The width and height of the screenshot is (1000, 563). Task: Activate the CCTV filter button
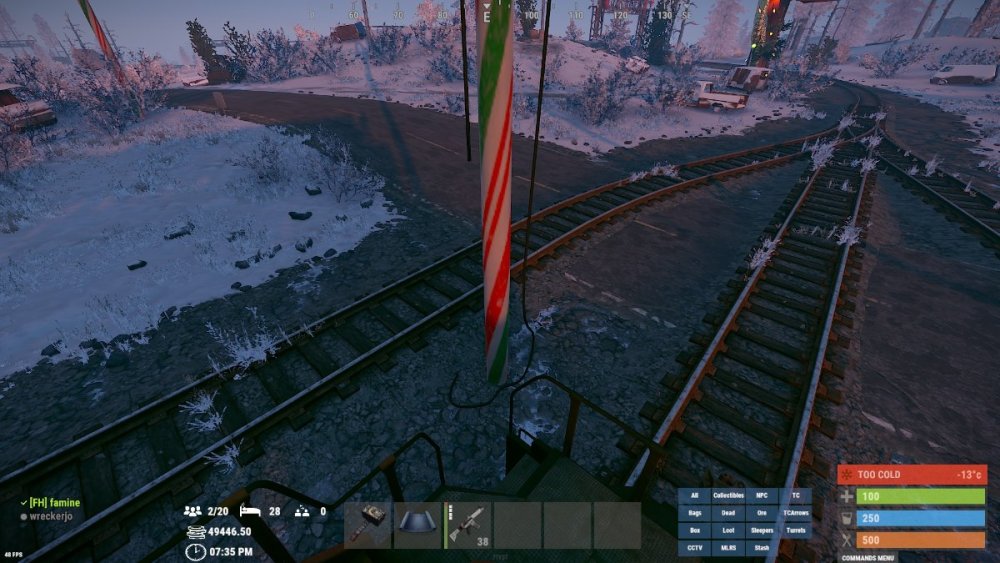(694, 547)
